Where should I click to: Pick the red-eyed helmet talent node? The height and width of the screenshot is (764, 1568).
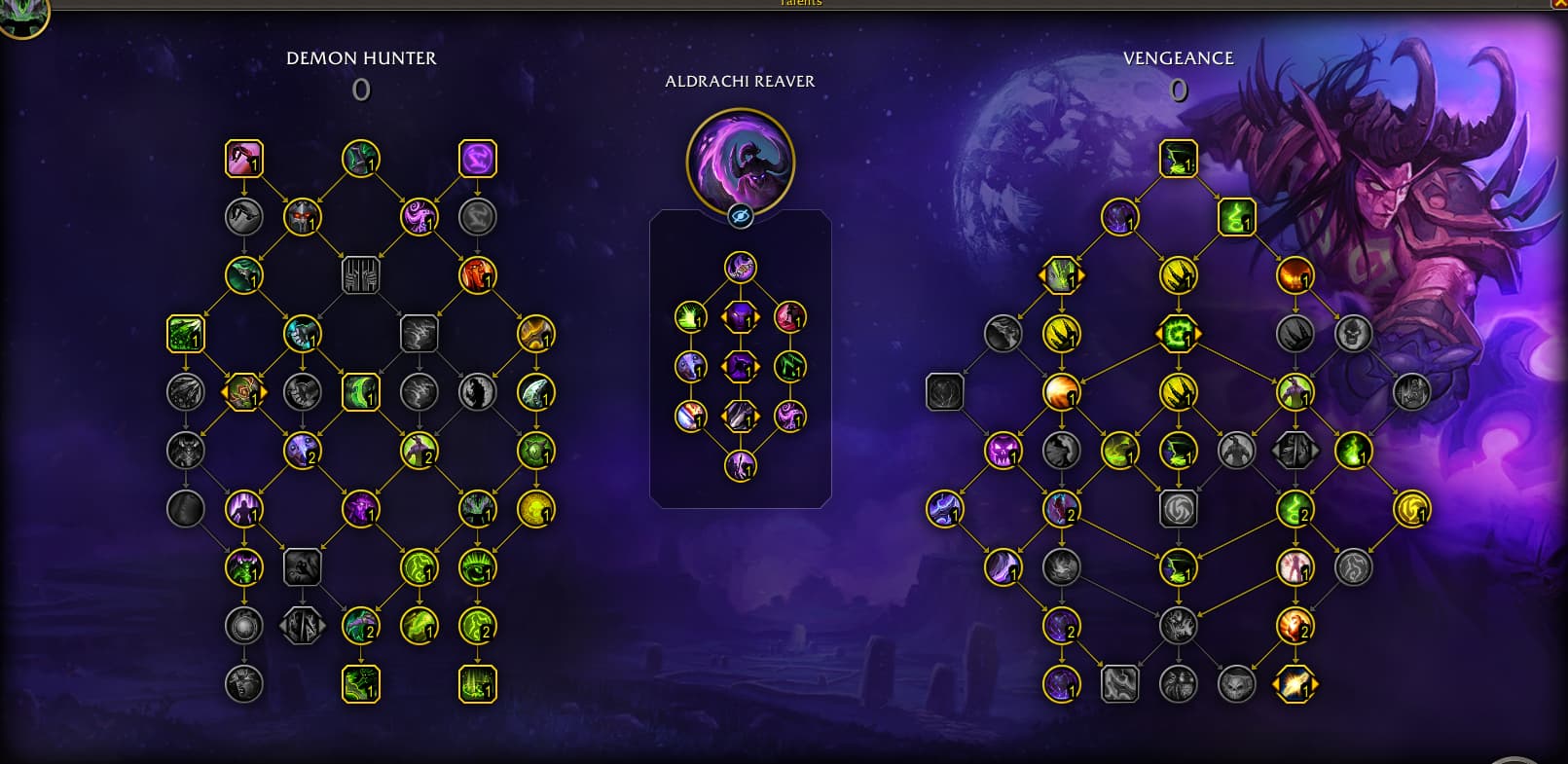coord(302,216)
